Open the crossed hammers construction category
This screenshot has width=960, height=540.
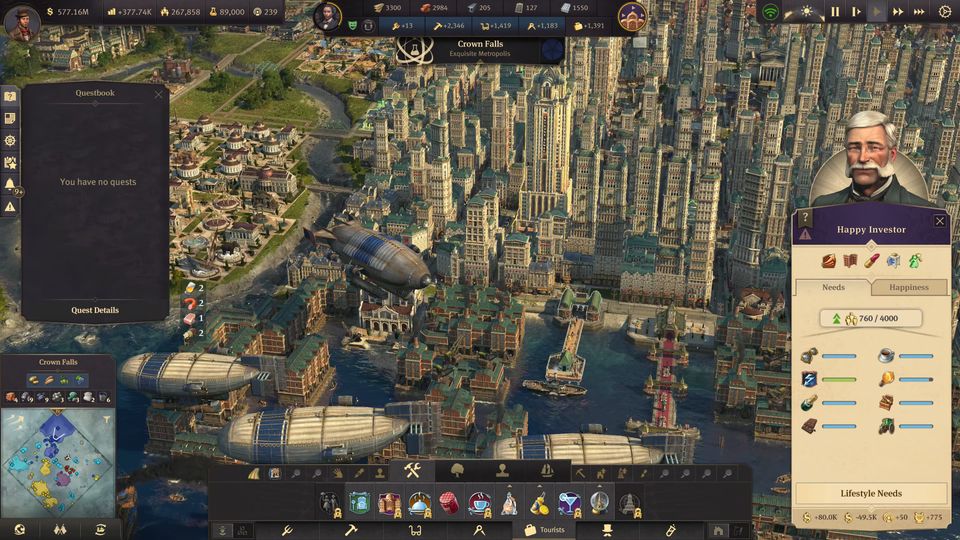(x=413, y=470)
